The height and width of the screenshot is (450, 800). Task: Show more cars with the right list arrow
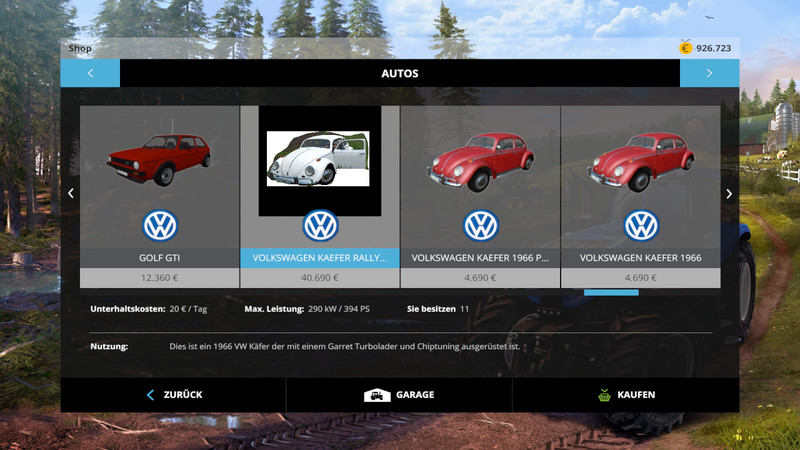(x=729, y=194)
